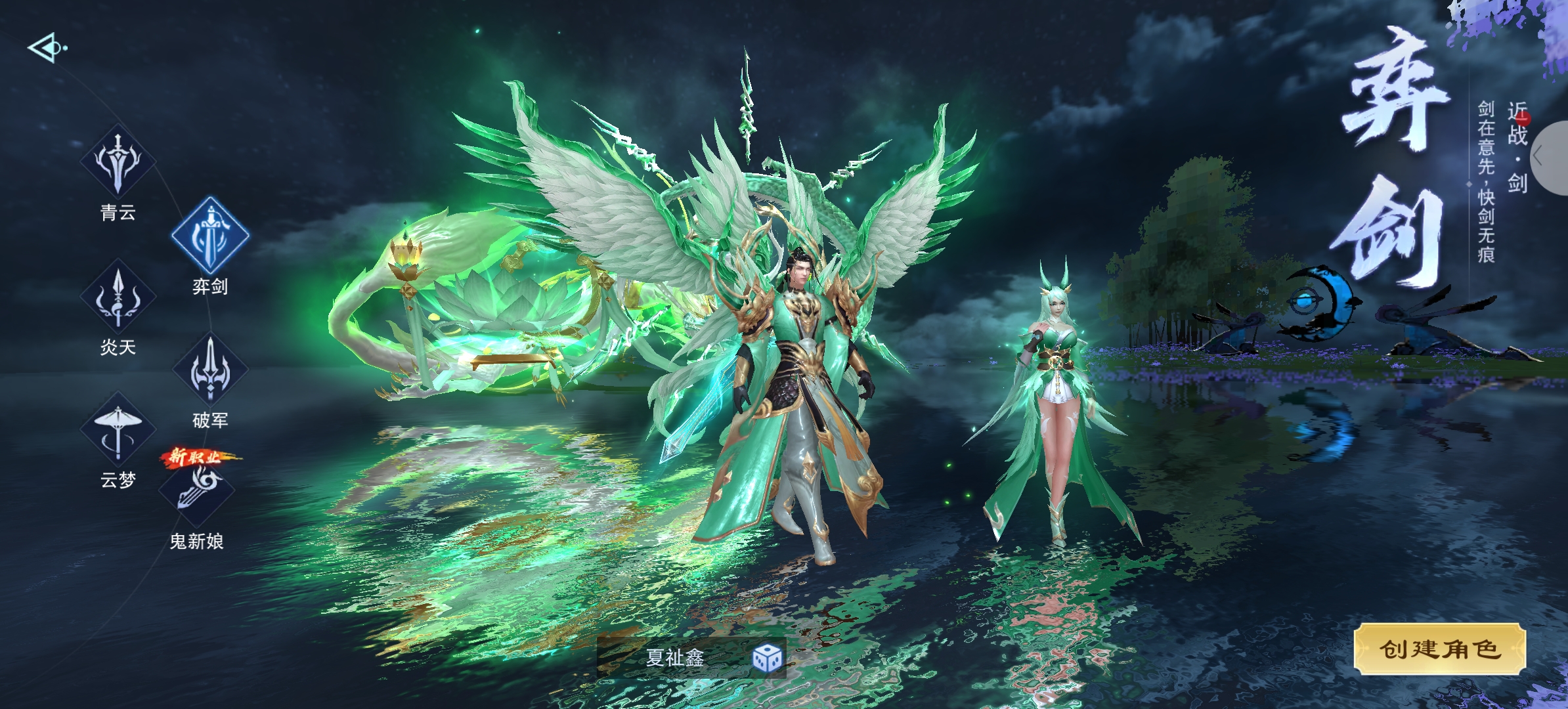Roll a random name with the dice
Viewport: 1568px width, 709px height.
[x=767, y=658]
